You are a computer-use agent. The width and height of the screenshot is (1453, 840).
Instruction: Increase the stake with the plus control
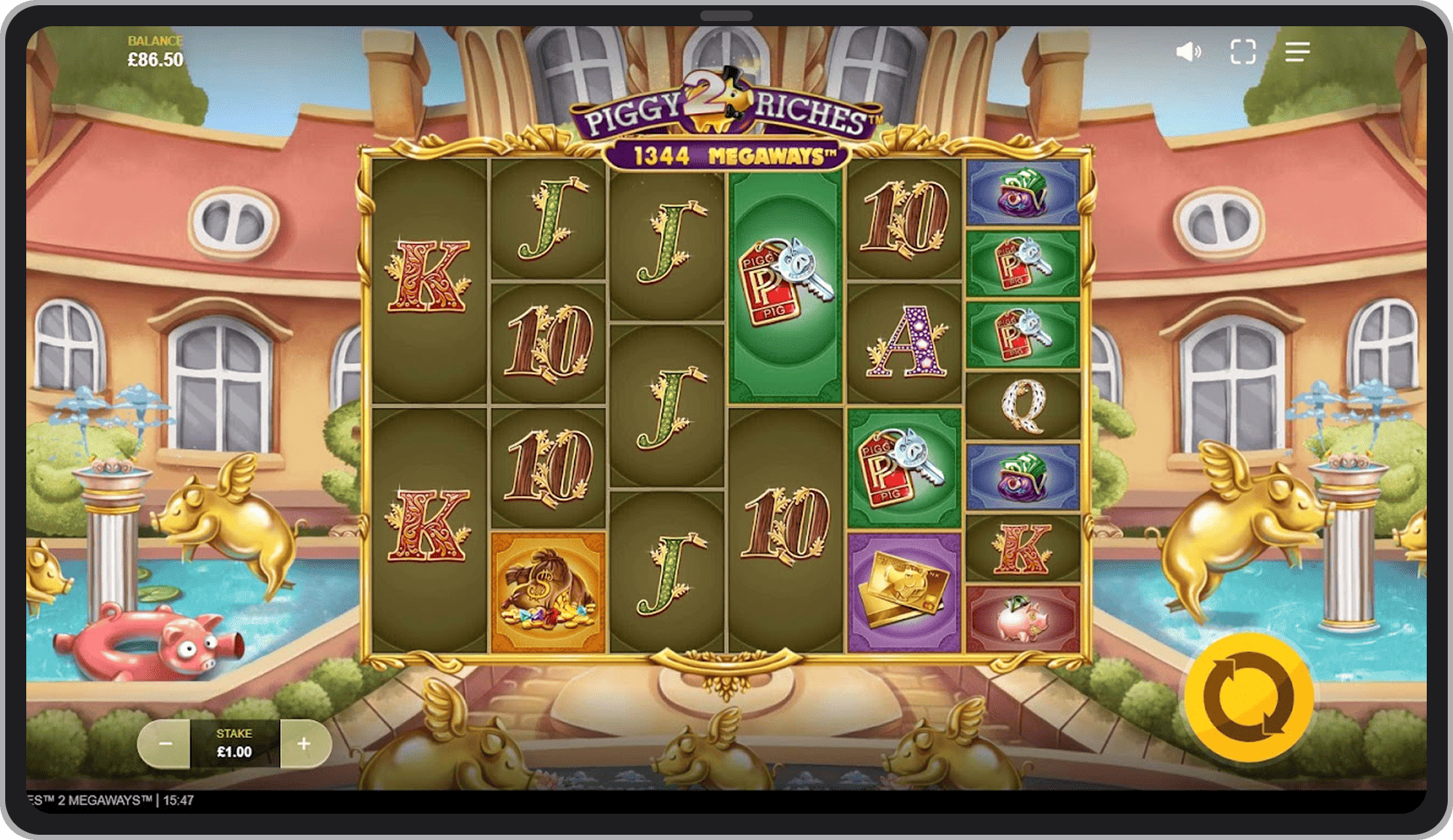303,745
